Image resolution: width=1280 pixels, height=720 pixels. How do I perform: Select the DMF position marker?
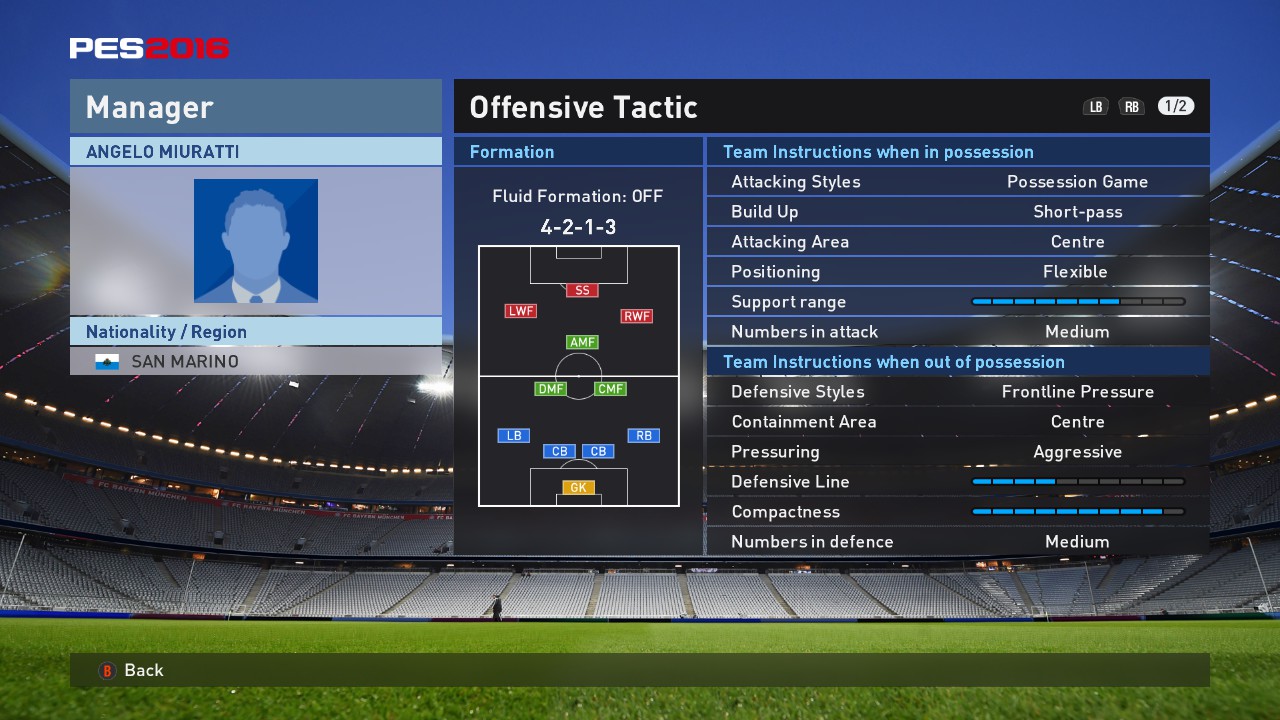click(550, 389)
